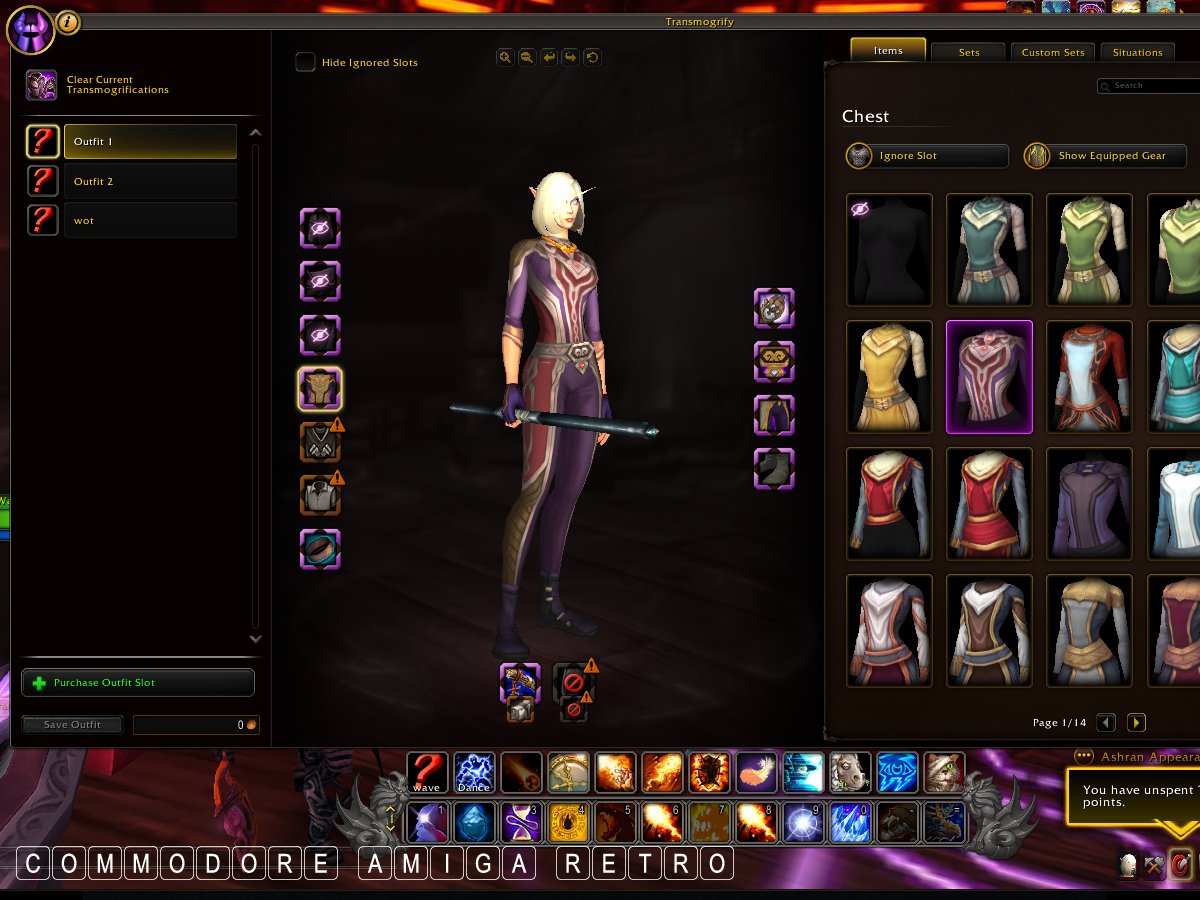This screenshot has height=900, width=1200.
Task: Use the Dance action bar ability
Action: click(x=474, y=773)
